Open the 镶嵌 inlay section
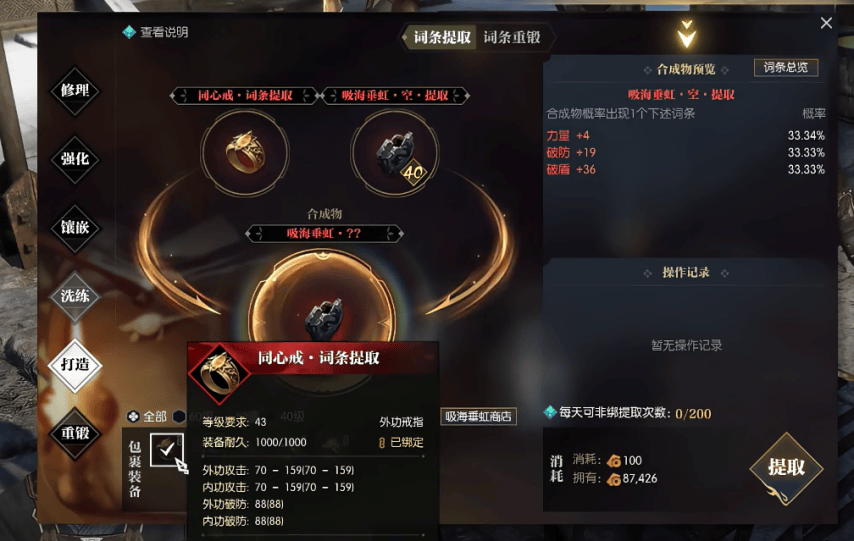Image resolution: width=854 pixels, height=541 pixels. click(75, 228)
